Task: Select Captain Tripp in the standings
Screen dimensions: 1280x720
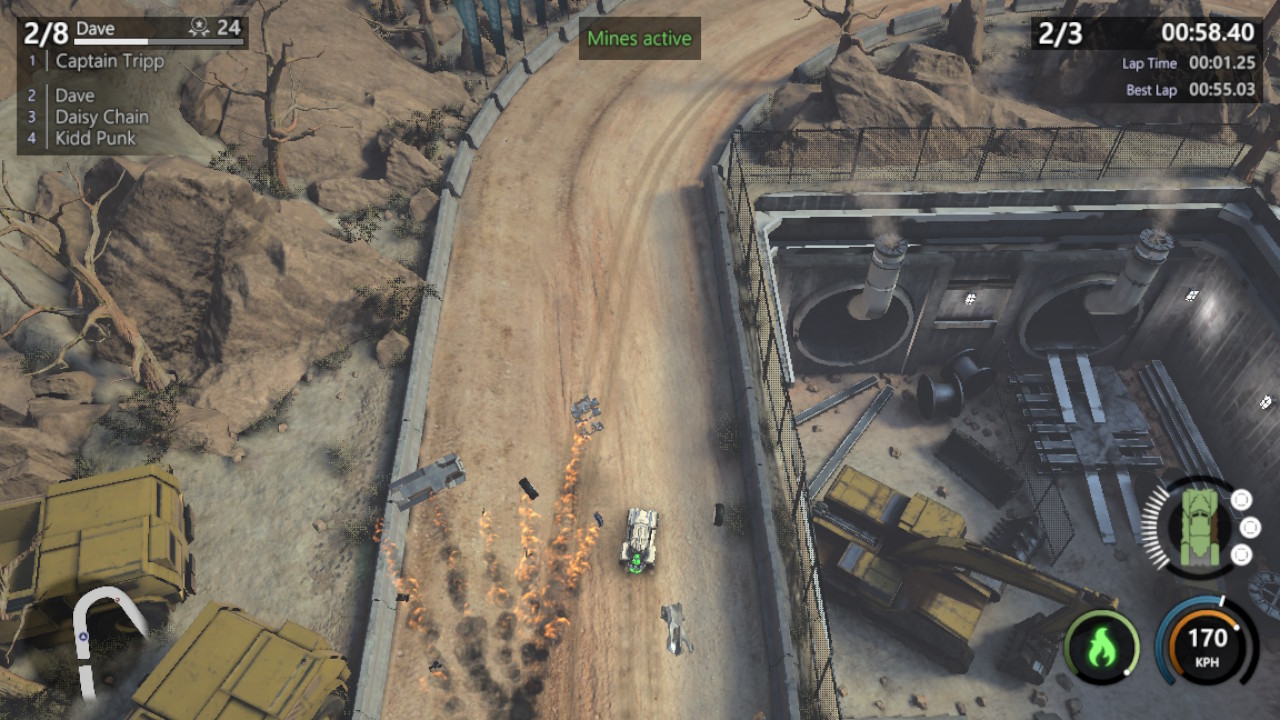Action: (x=112, y=61)
